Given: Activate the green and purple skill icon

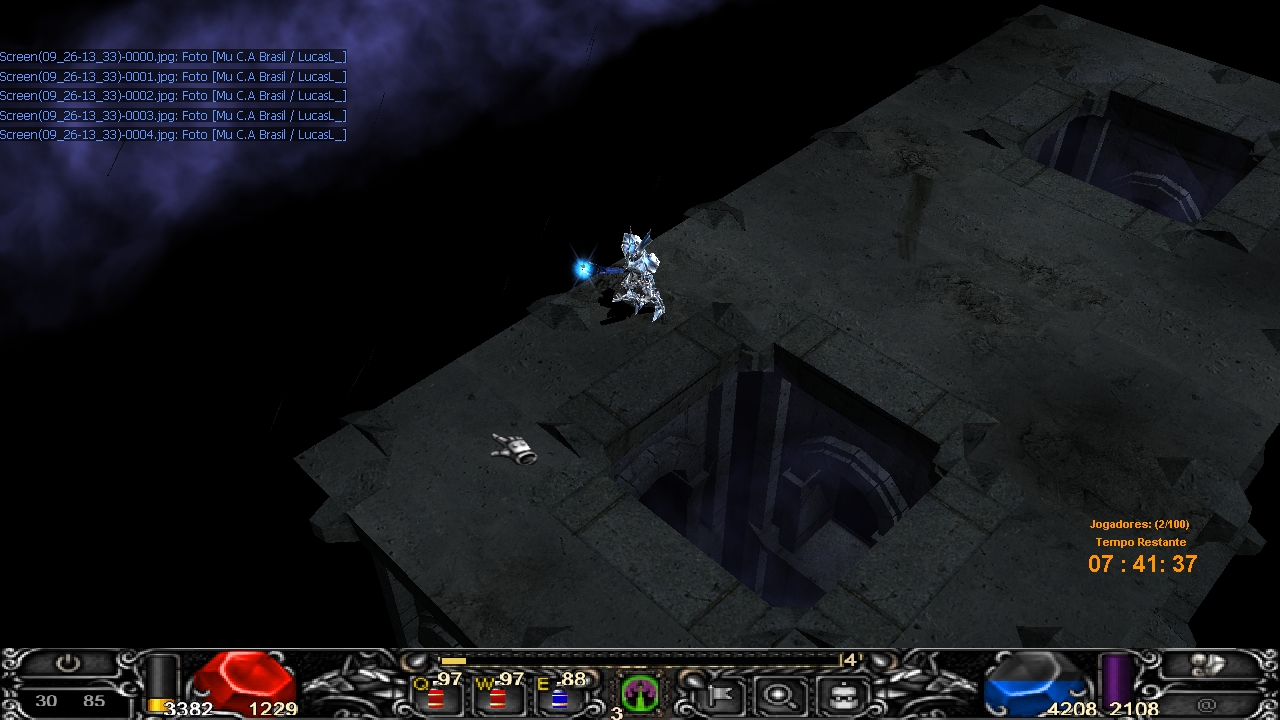Looking at the screenshot, I should pyautogui.click(x=640, y=693).
